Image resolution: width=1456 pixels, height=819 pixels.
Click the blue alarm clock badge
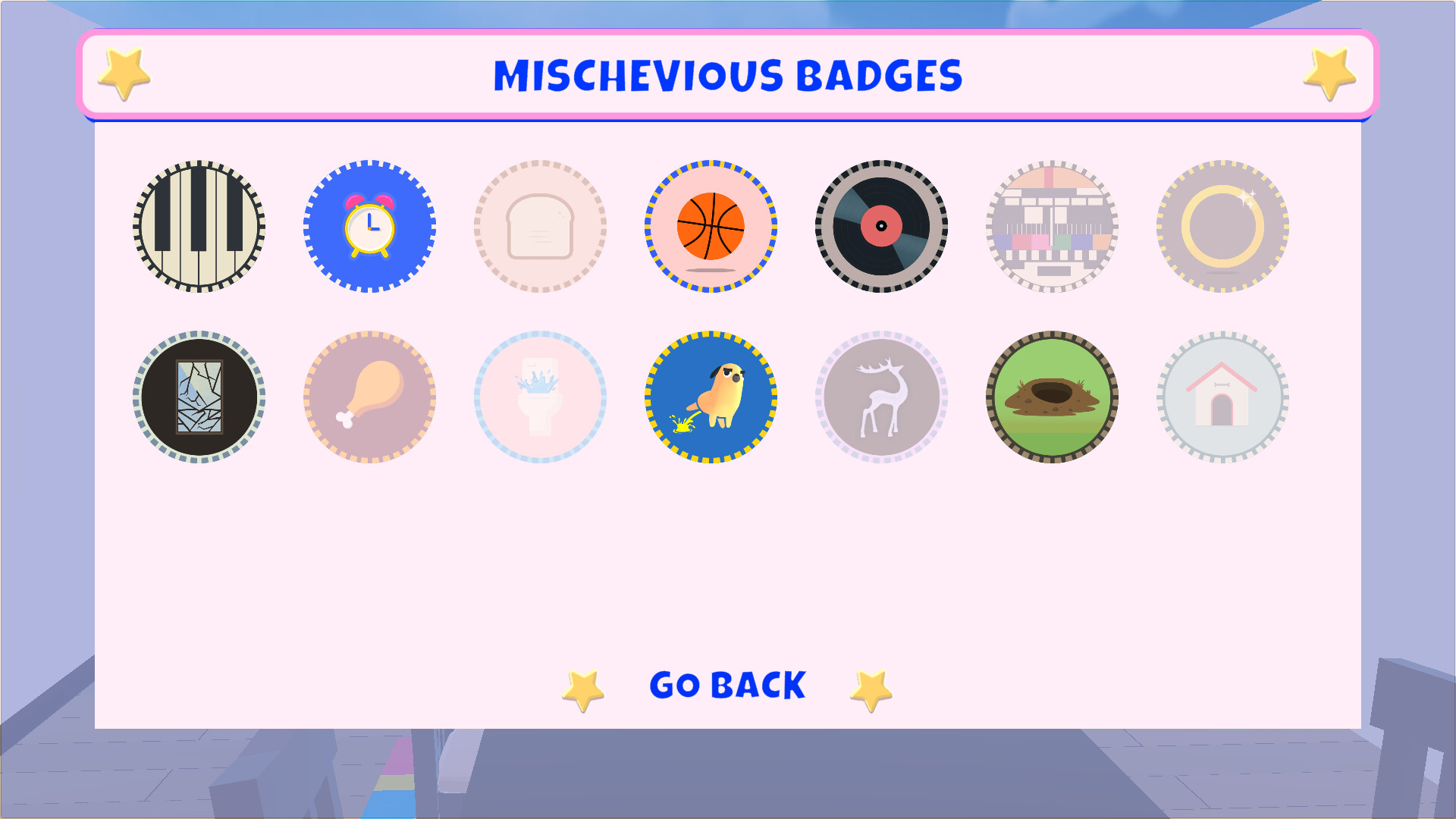[370, 224]
